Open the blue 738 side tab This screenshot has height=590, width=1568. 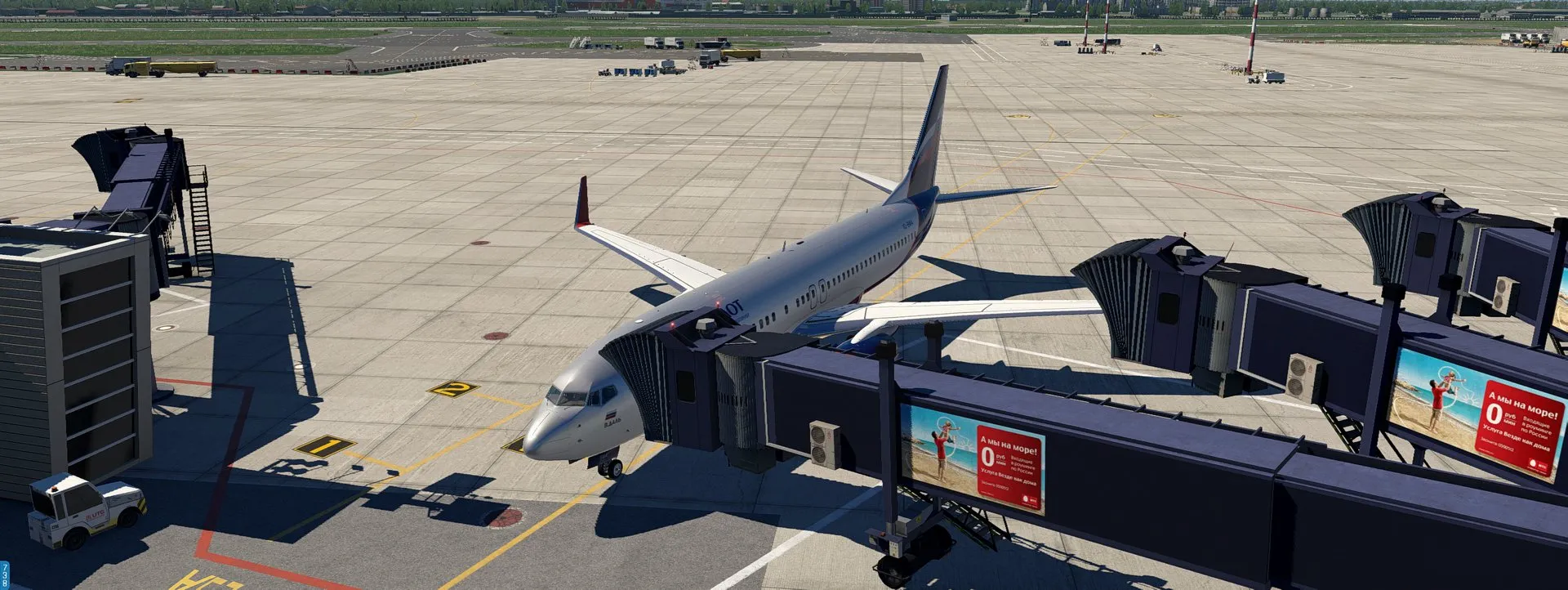5,575
